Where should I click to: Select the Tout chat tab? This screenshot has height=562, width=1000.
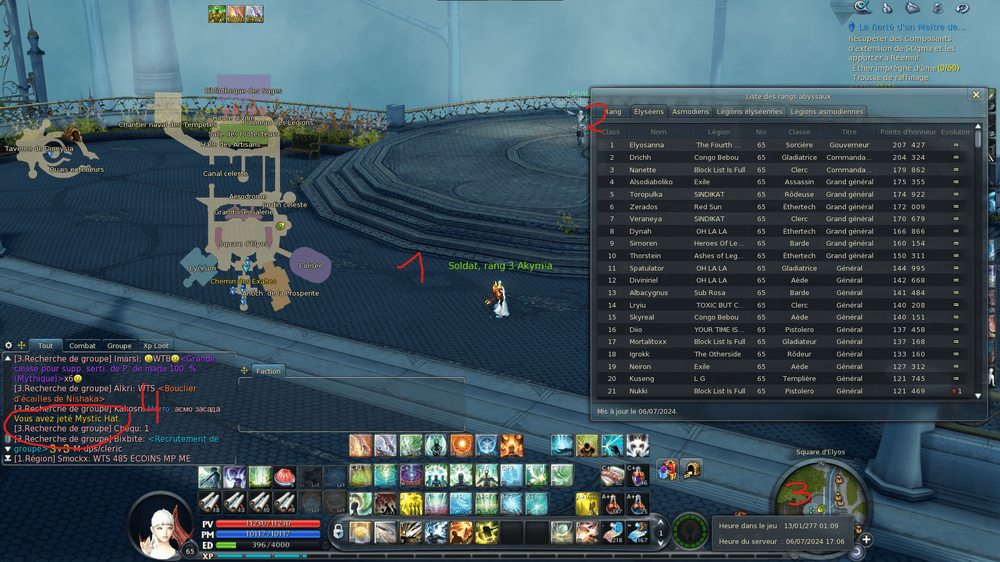pos(45,346)
